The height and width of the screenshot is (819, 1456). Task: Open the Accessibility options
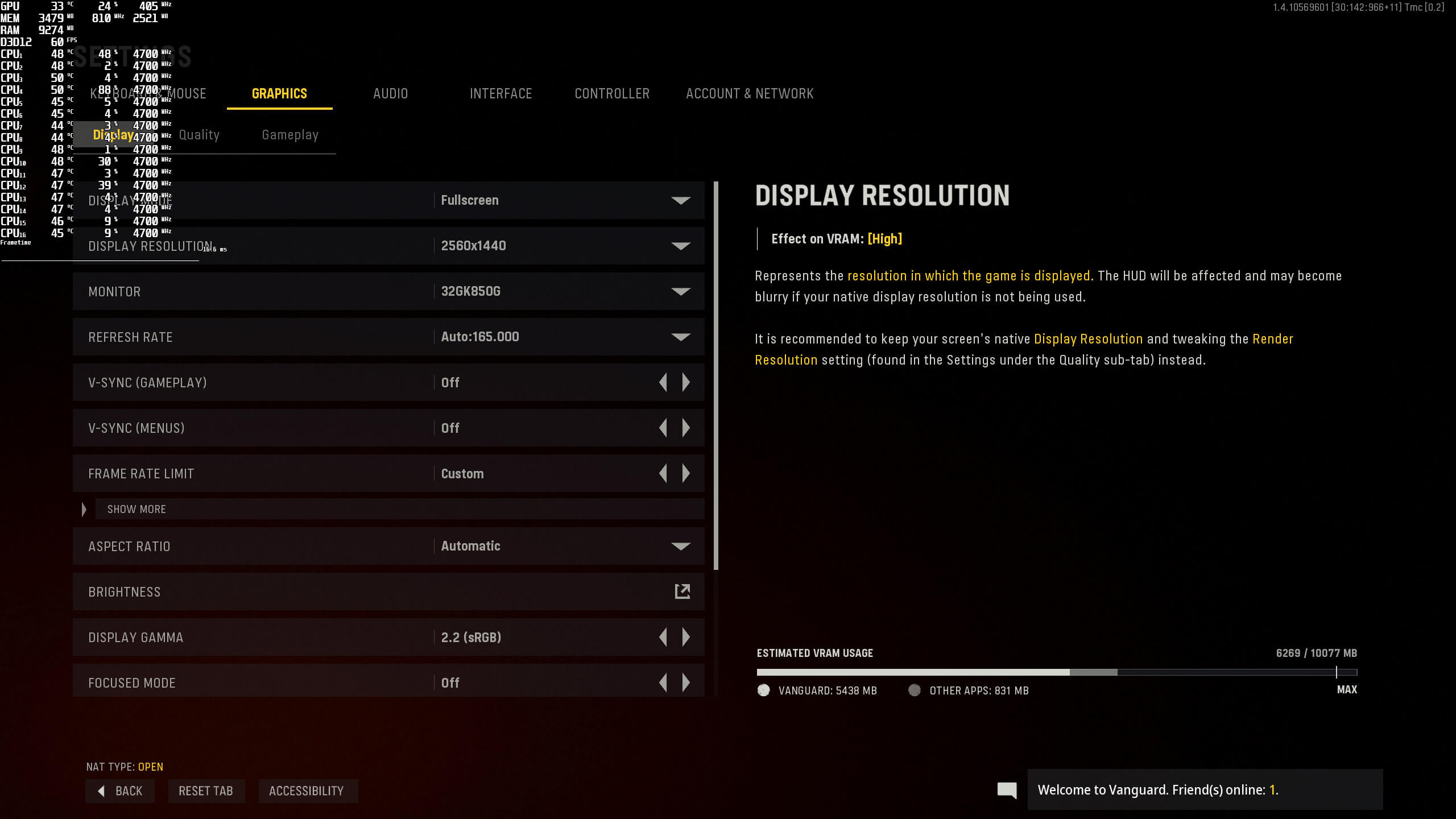pos(307,791)
